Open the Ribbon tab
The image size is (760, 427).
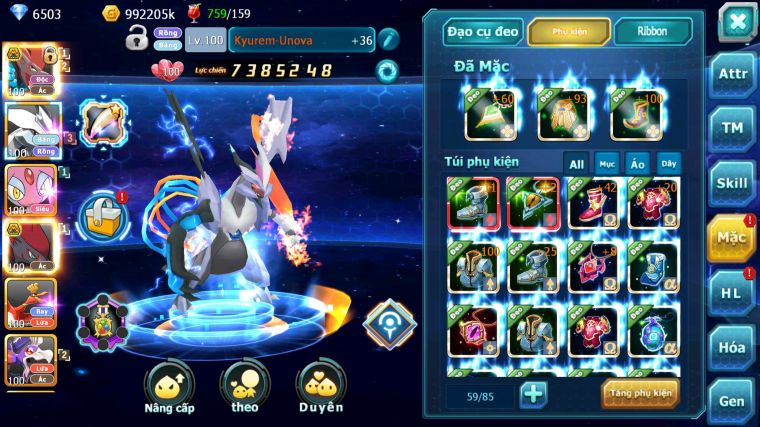click(652, 31)
